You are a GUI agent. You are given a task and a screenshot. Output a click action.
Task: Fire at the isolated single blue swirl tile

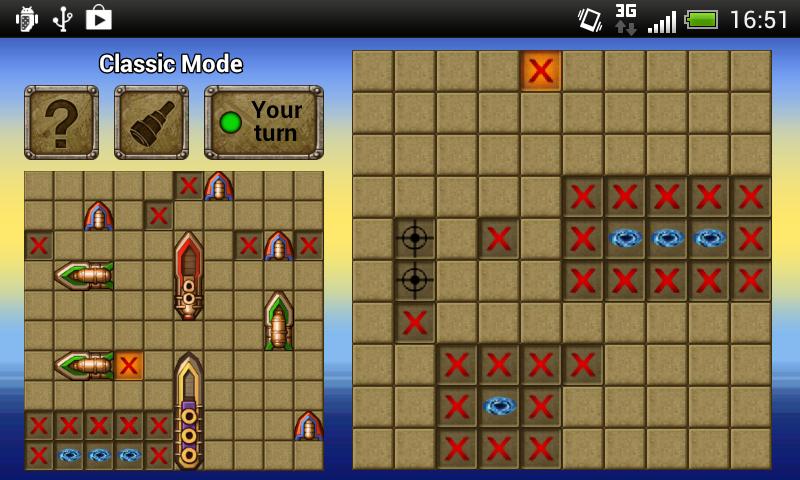click(x=499, y=406)
